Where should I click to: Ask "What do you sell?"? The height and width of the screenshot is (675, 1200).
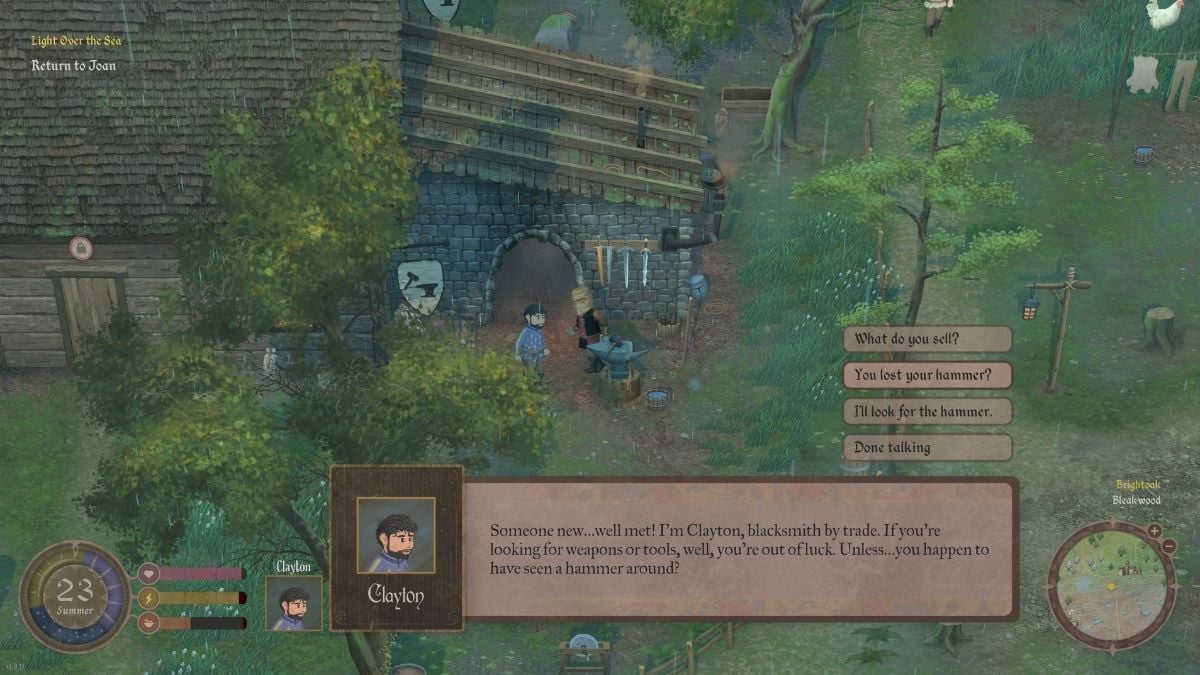(x=927, y=339)
